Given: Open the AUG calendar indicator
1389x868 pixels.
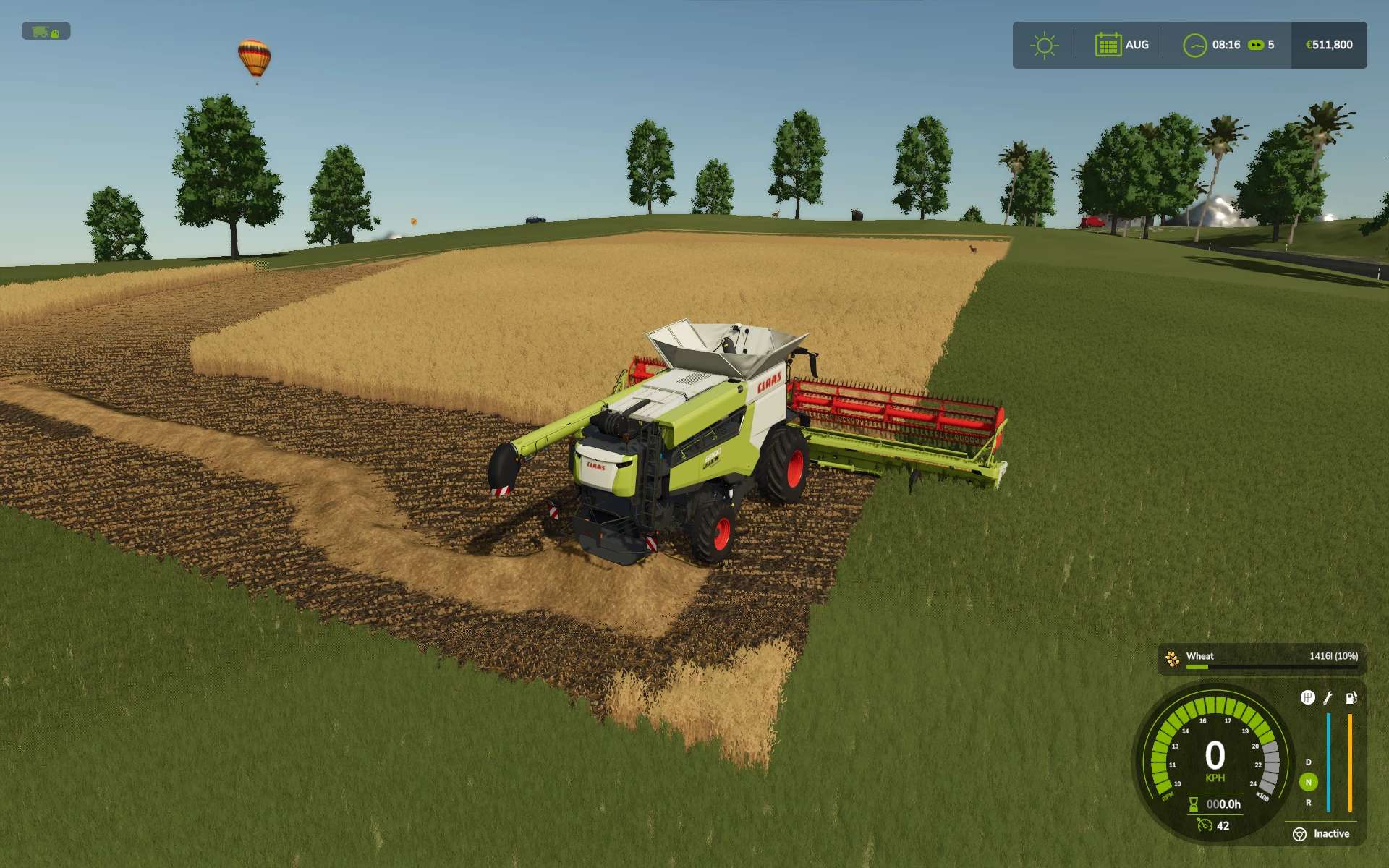Looking at the screenshot, I should (x=1121, y=45).
